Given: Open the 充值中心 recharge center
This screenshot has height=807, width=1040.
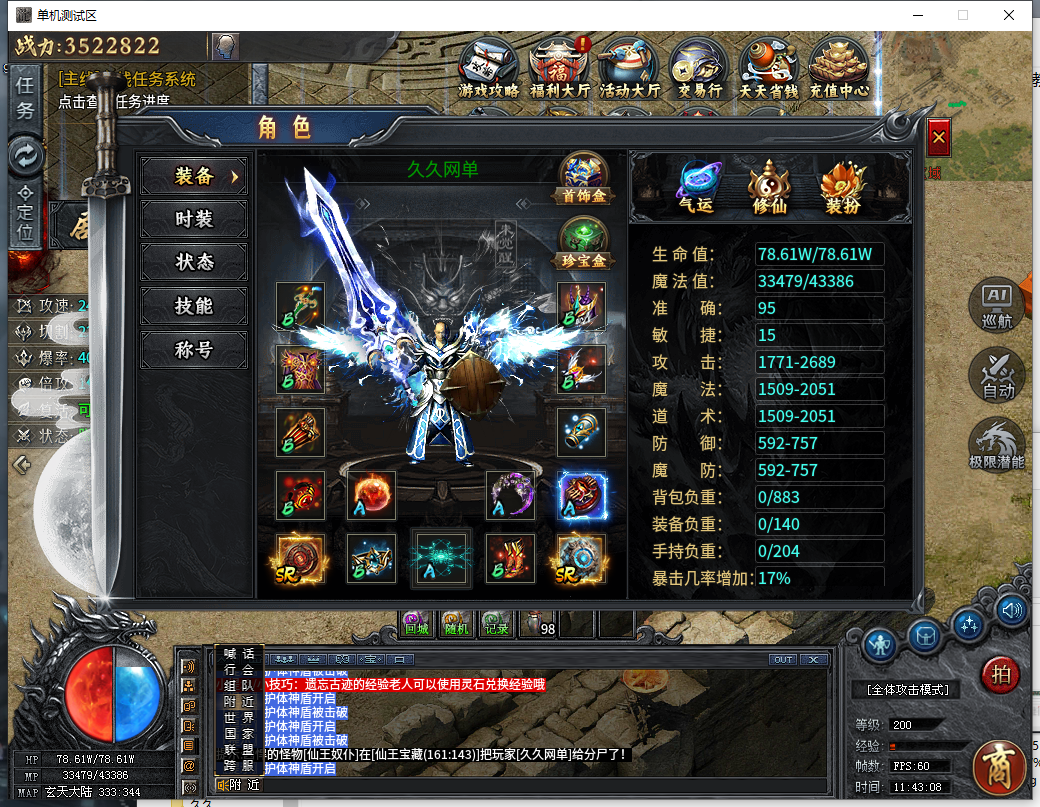Looking at the screenshot, I should [838, 68].
